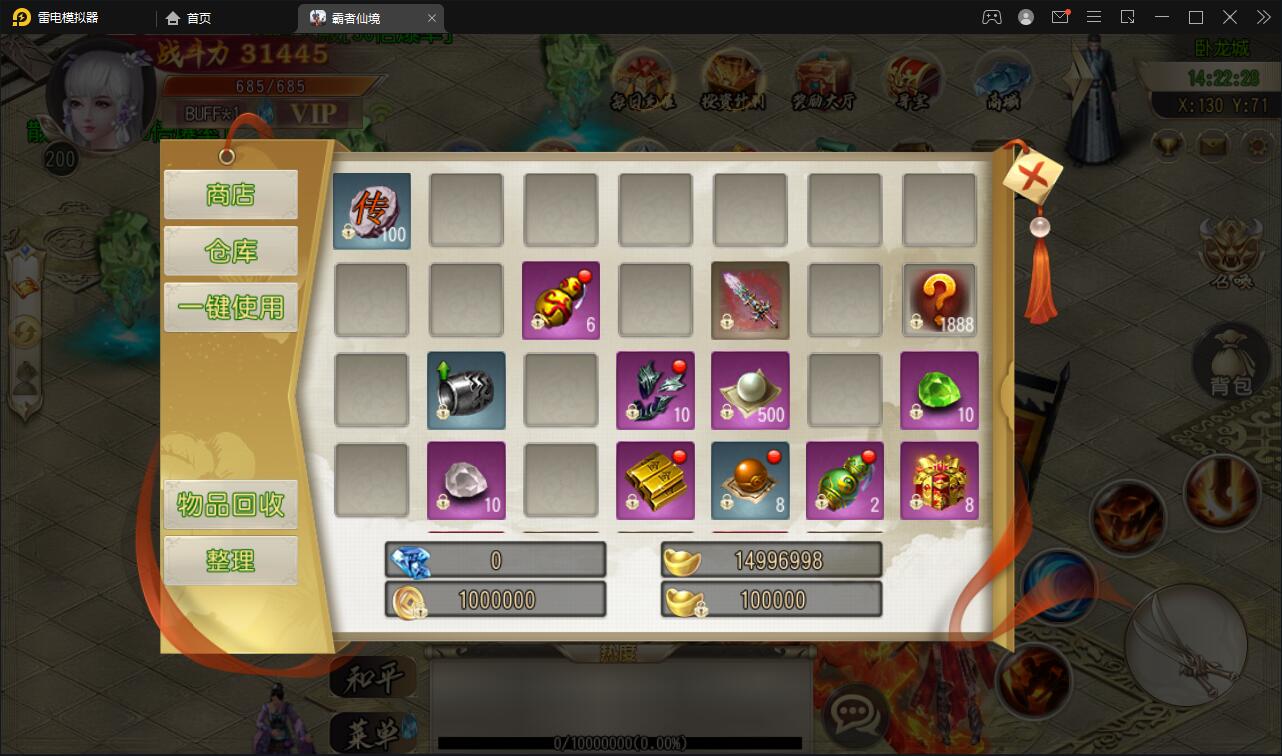The width and height of the screenshot is (1282, 756).
Task: Select the red gift box item
Action: tap(939, 480)
